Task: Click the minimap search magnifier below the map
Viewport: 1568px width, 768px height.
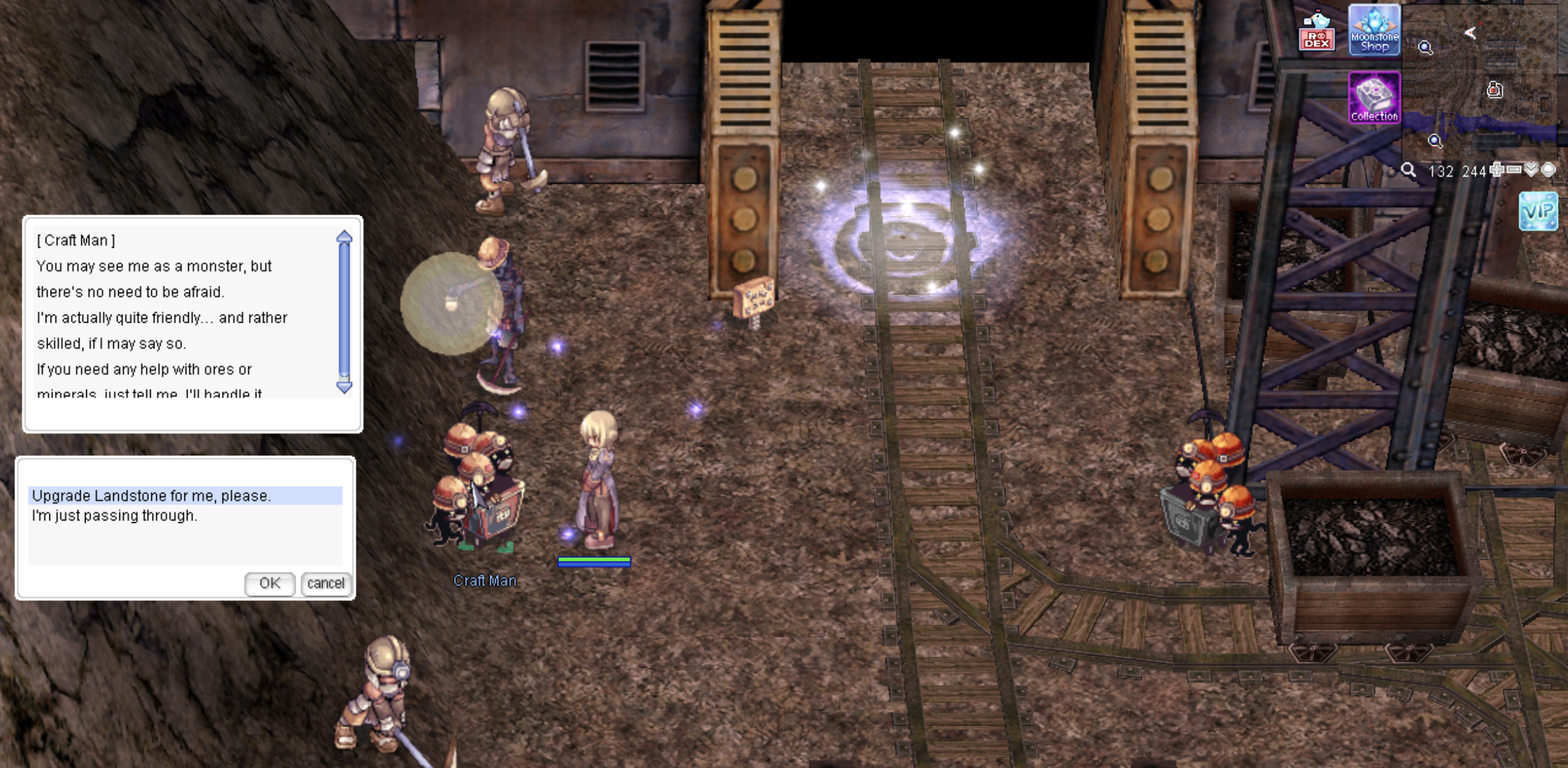Action: tap(1408, 170)
